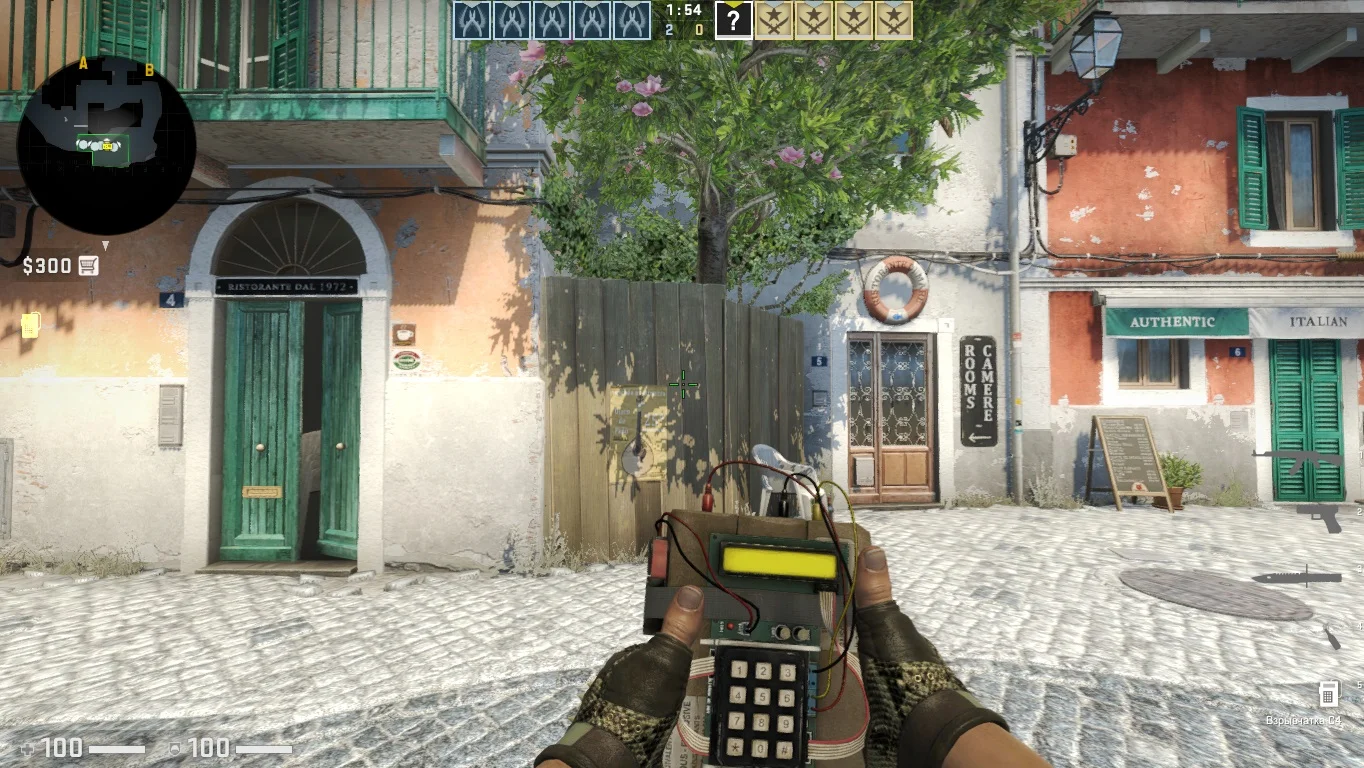Viewport: 1364px width, 768px height.
Task: Switch to the pistol weapon slot
Action: click(x=1324, y=516)
